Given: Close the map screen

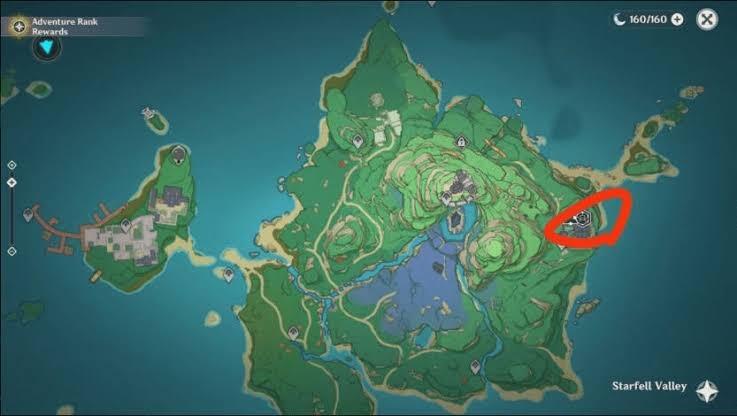Looking at the screenshot, I should pyautogui.click(x=707, y=19).
